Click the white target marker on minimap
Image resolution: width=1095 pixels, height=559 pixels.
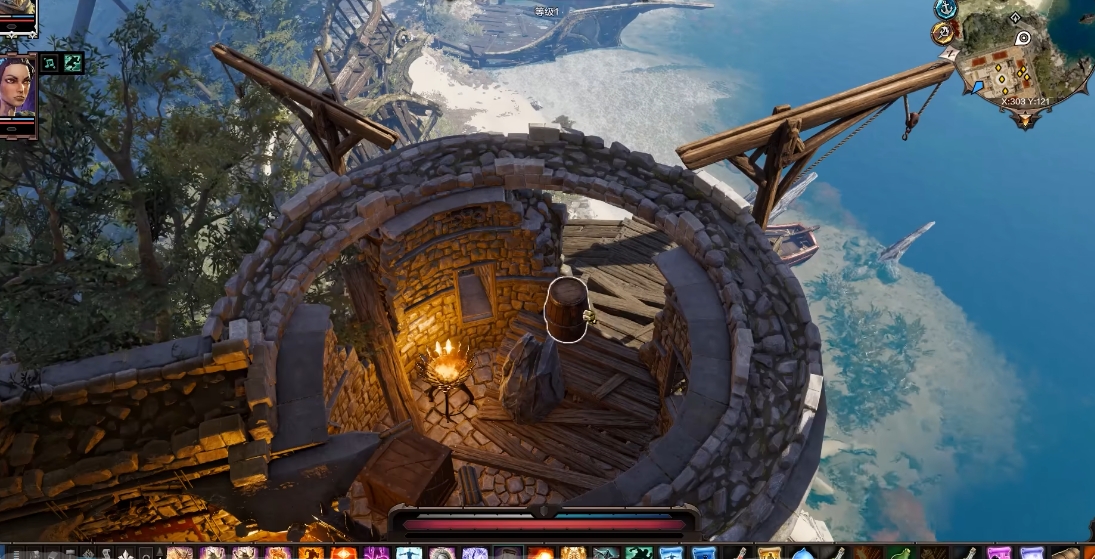[1022, 38]
